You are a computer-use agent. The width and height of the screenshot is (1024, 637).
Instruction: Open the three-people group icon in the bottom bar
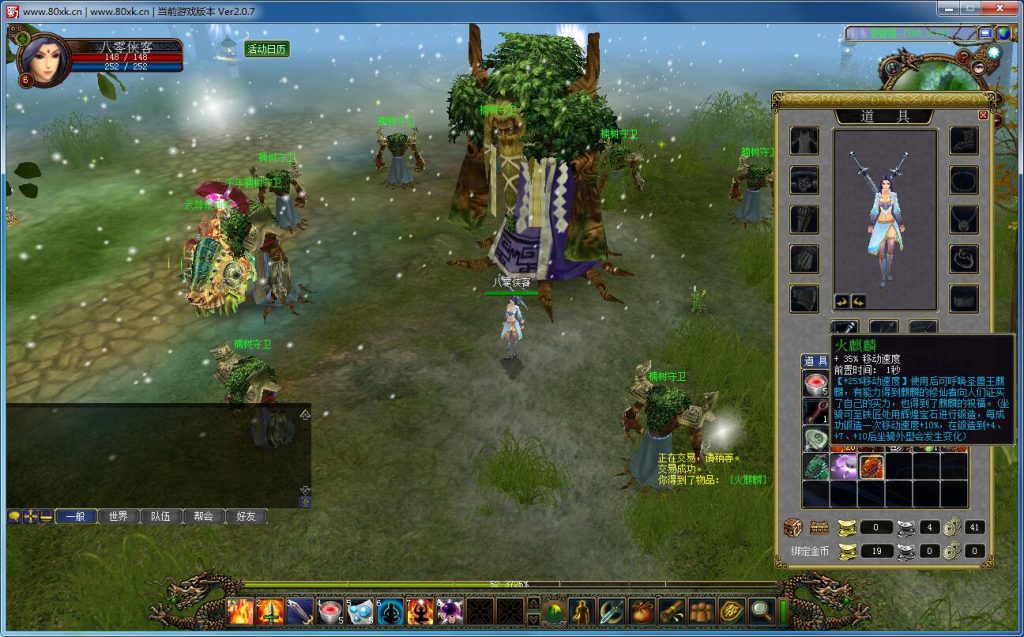tap(700, 610)
